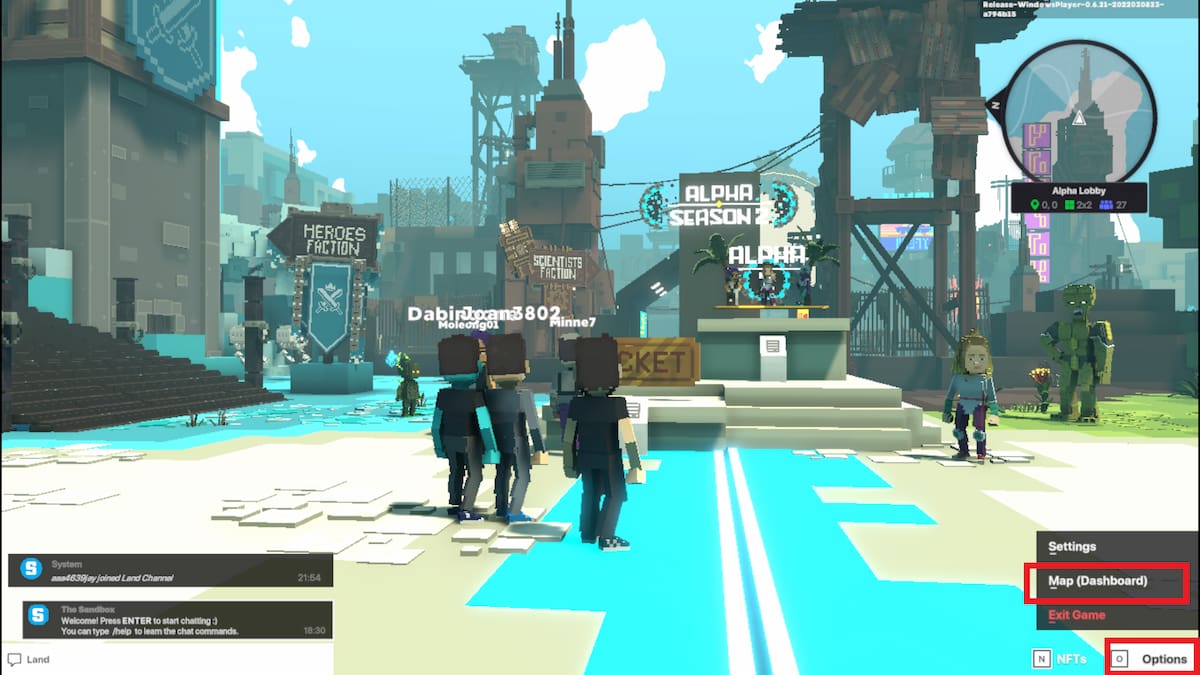
Task: Toggle the Options button
Action: 1152,659
